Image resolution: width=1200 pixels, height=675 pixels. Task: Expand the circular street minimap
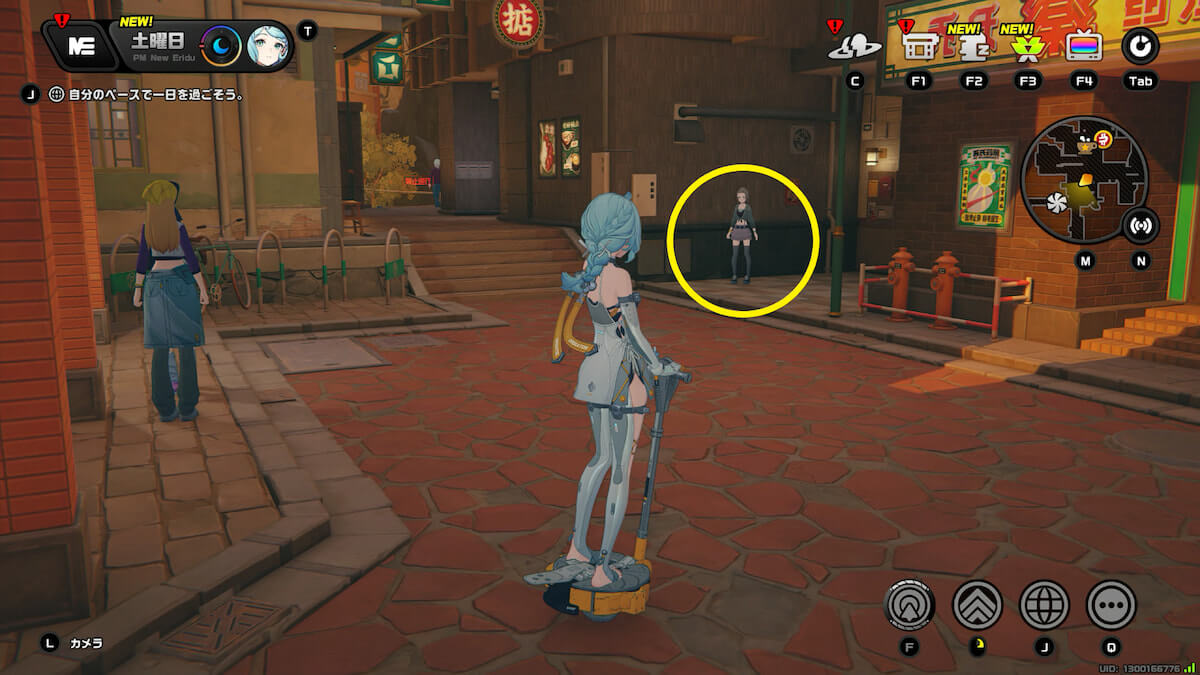(x=1084, y=180)
